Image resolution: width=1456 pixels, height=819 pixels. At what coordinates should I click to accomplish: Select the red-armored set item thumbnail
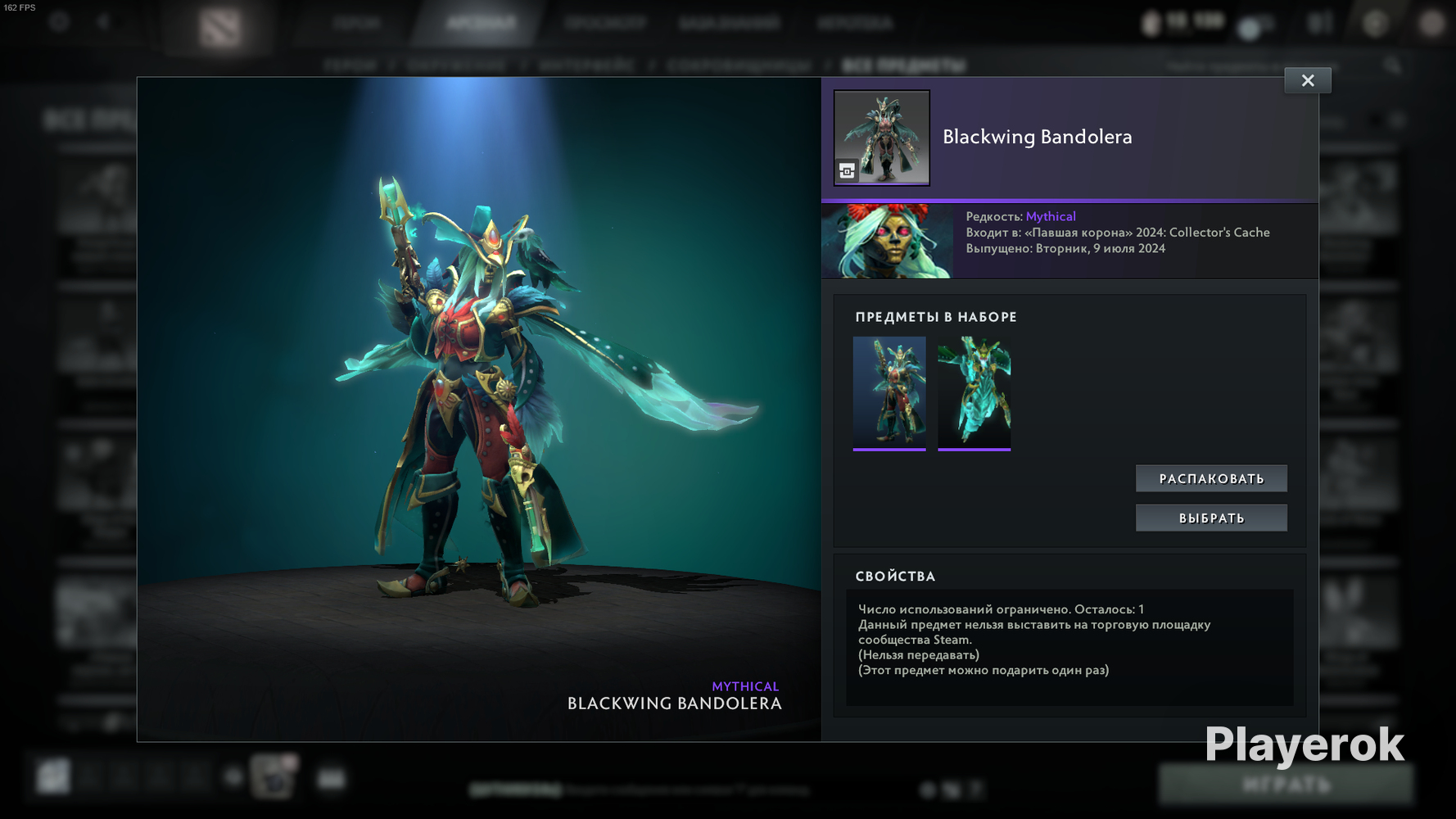tap(889, 392)
